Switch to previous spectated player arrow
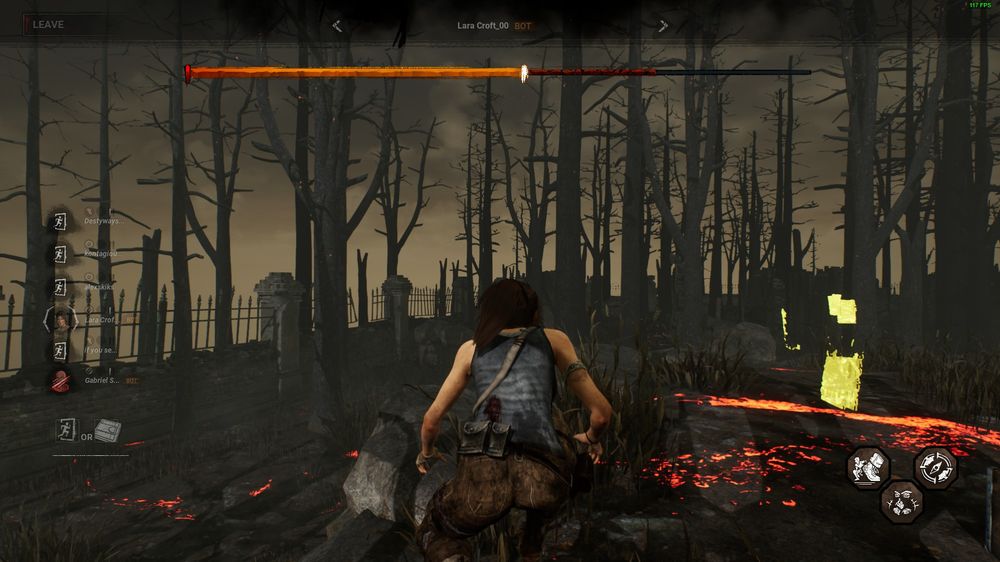The width and height of the screenshot is (1000, 562). (337, 26)
